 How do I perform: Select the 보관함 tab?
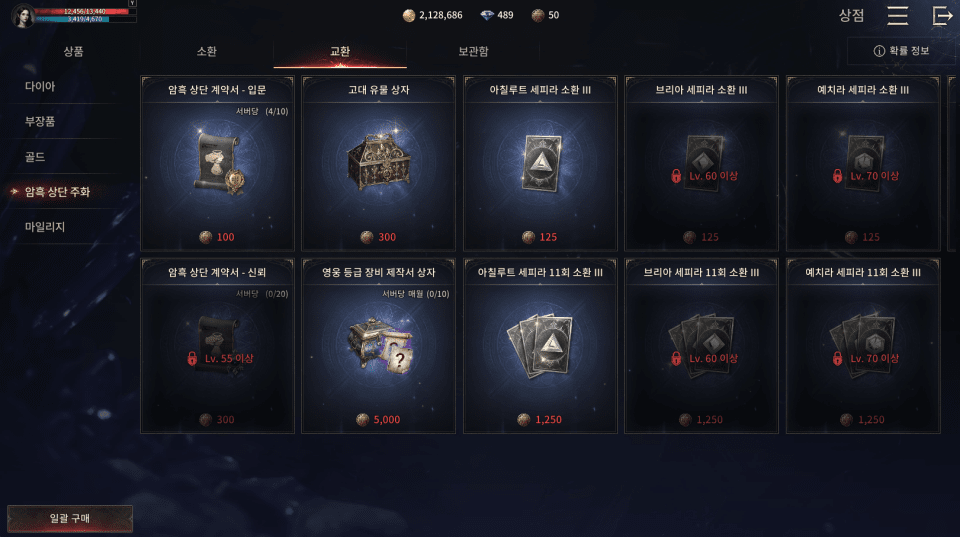coord(473,51)
